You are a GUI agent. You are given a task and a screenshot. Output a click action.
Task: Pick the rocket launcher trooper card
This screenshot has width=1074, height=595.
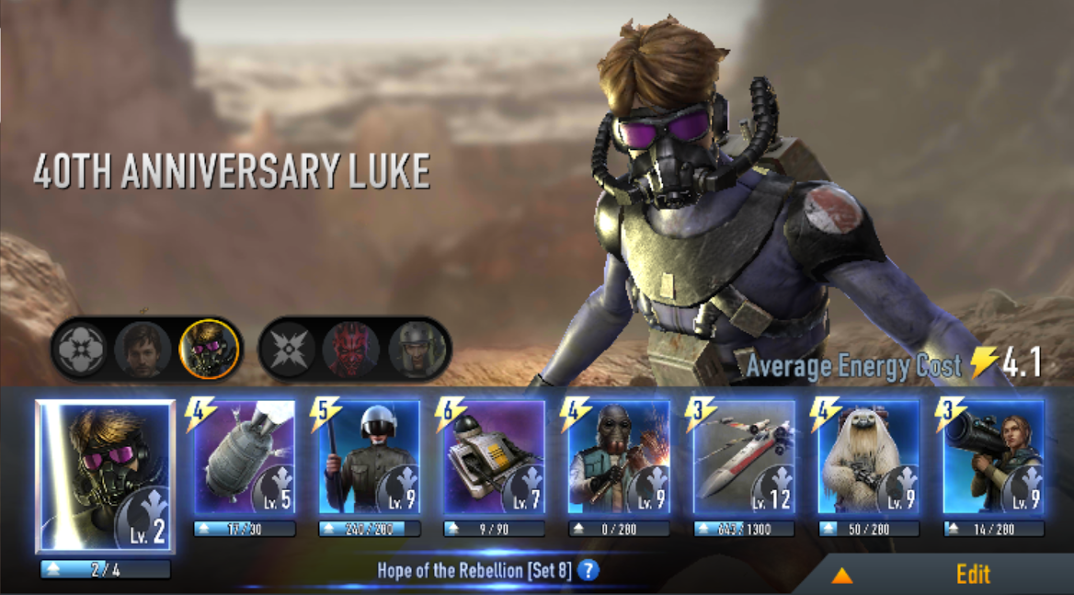click(994, 458)
